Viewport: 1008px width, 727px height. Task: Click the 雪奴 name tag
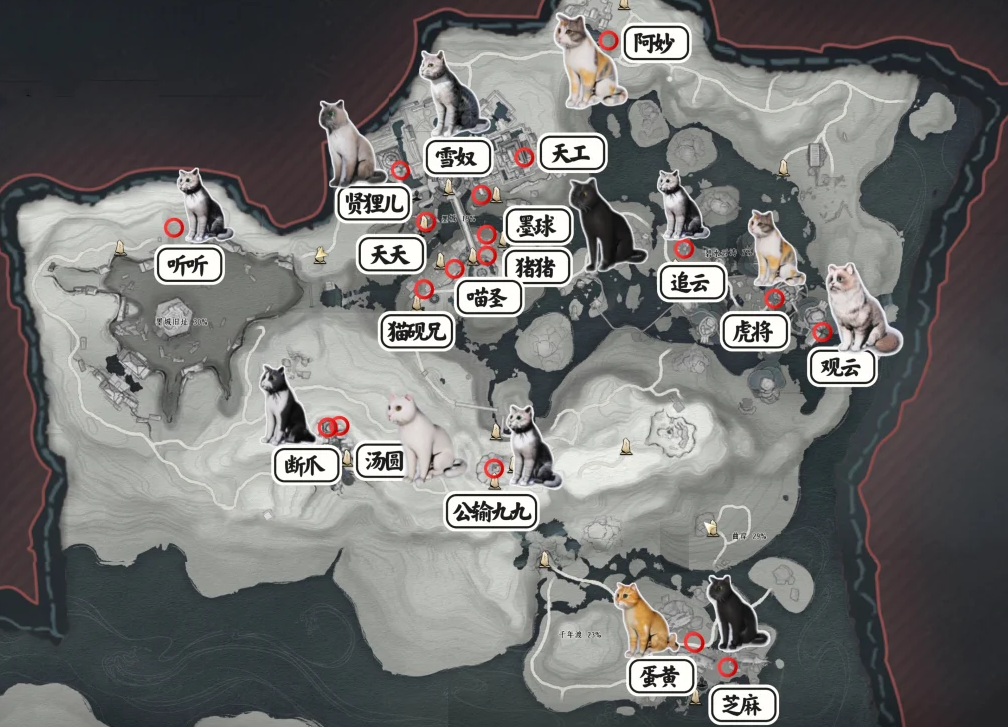pos(460,157)
